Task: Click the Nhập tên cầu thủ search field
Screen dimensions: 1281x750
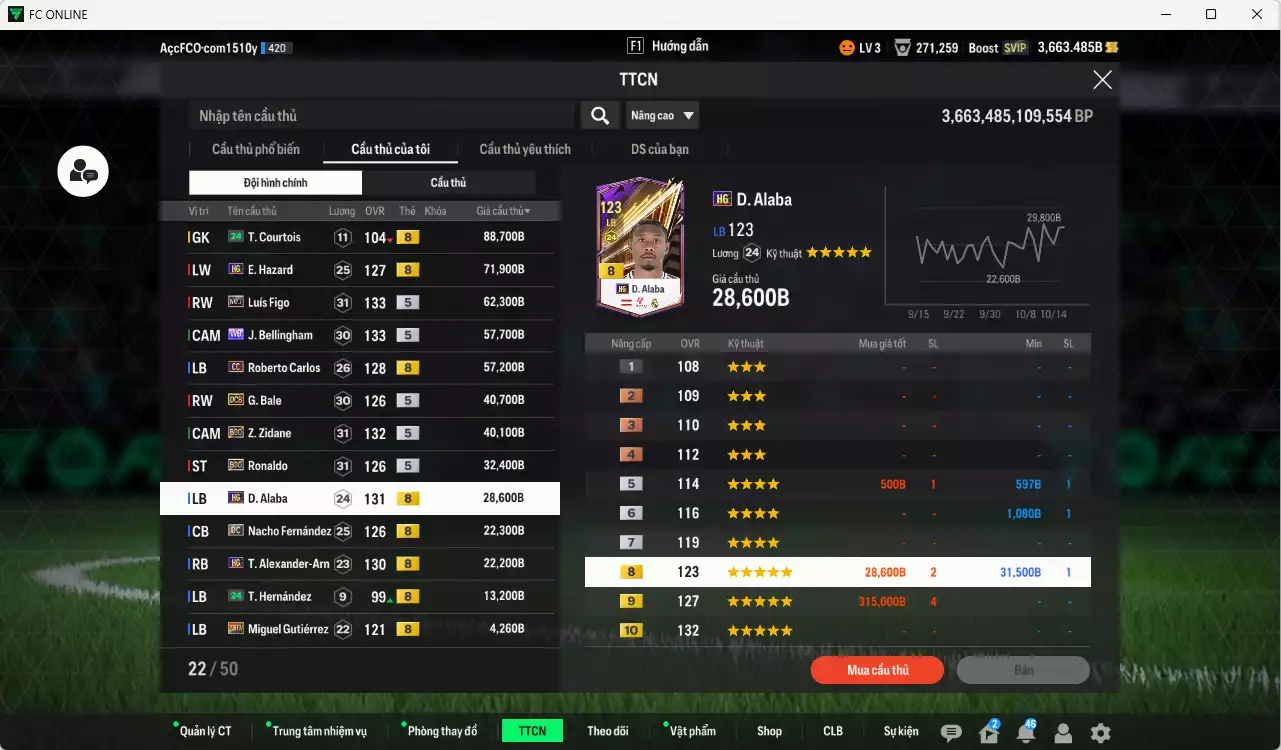Action: (380, 115)
